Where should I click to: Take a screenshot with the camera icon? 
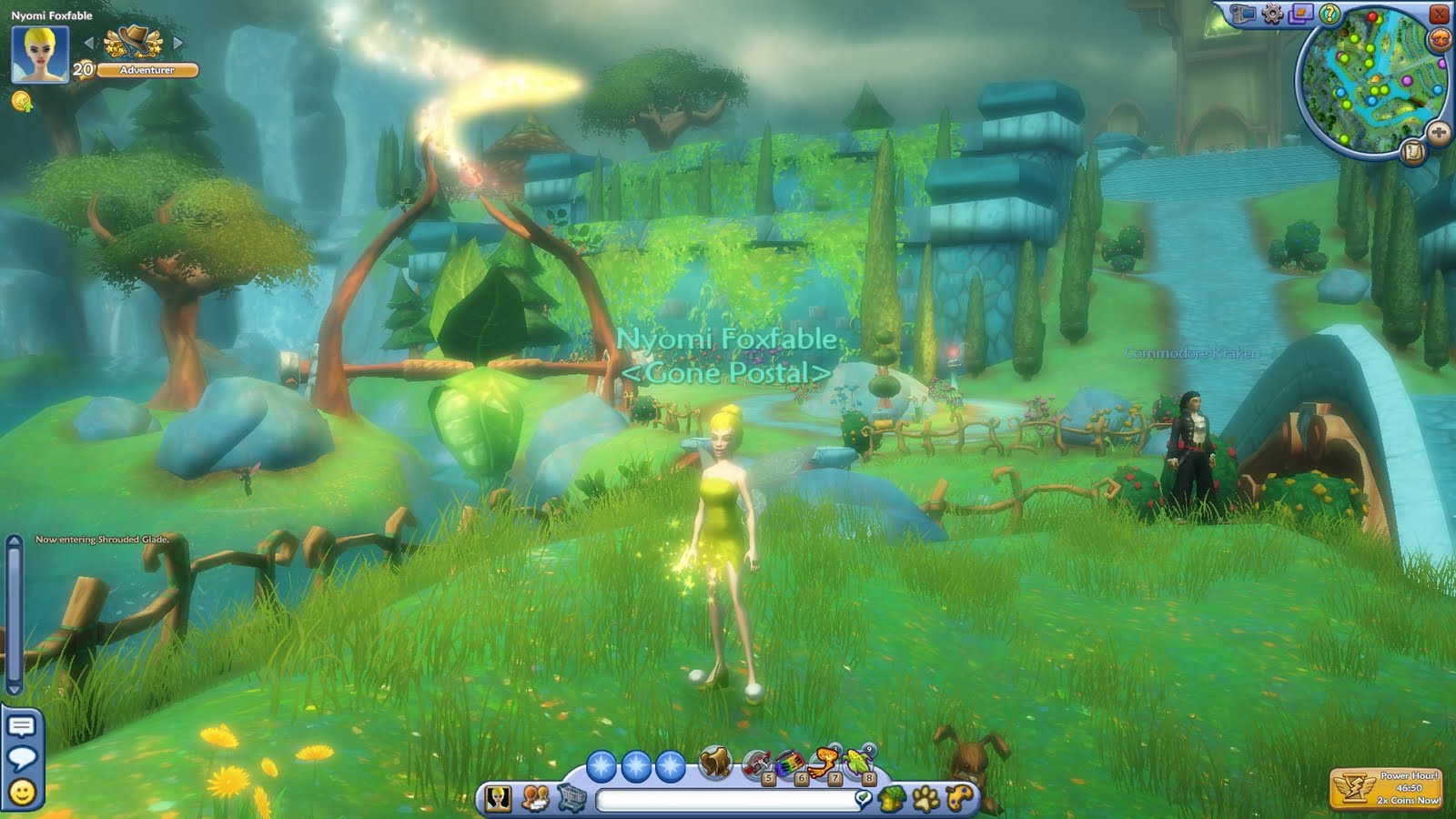pos(1240,15)
